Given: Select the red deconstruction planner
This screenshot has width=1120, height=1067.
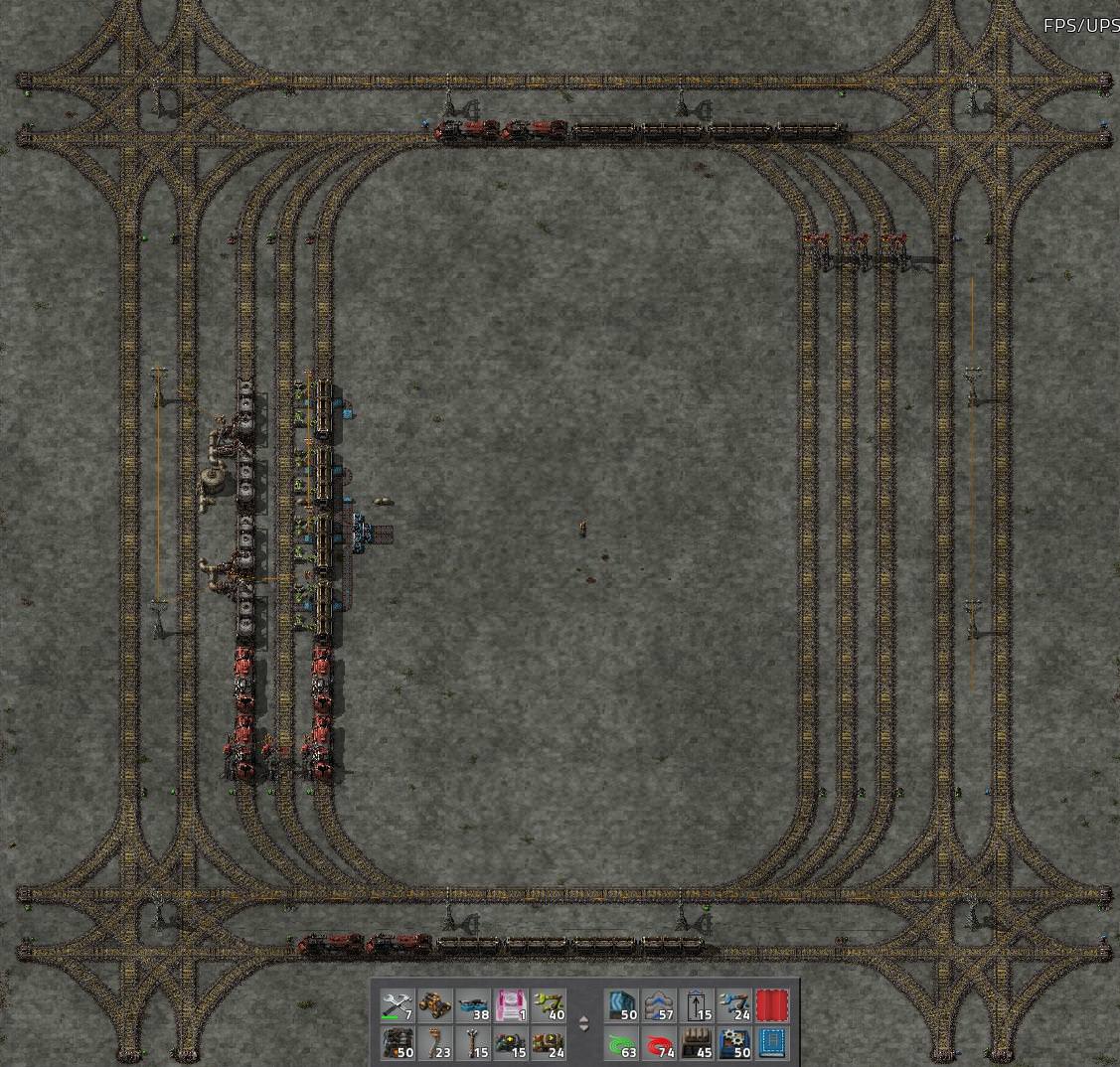Looking at the screenshot, I should click(772, 1006).
